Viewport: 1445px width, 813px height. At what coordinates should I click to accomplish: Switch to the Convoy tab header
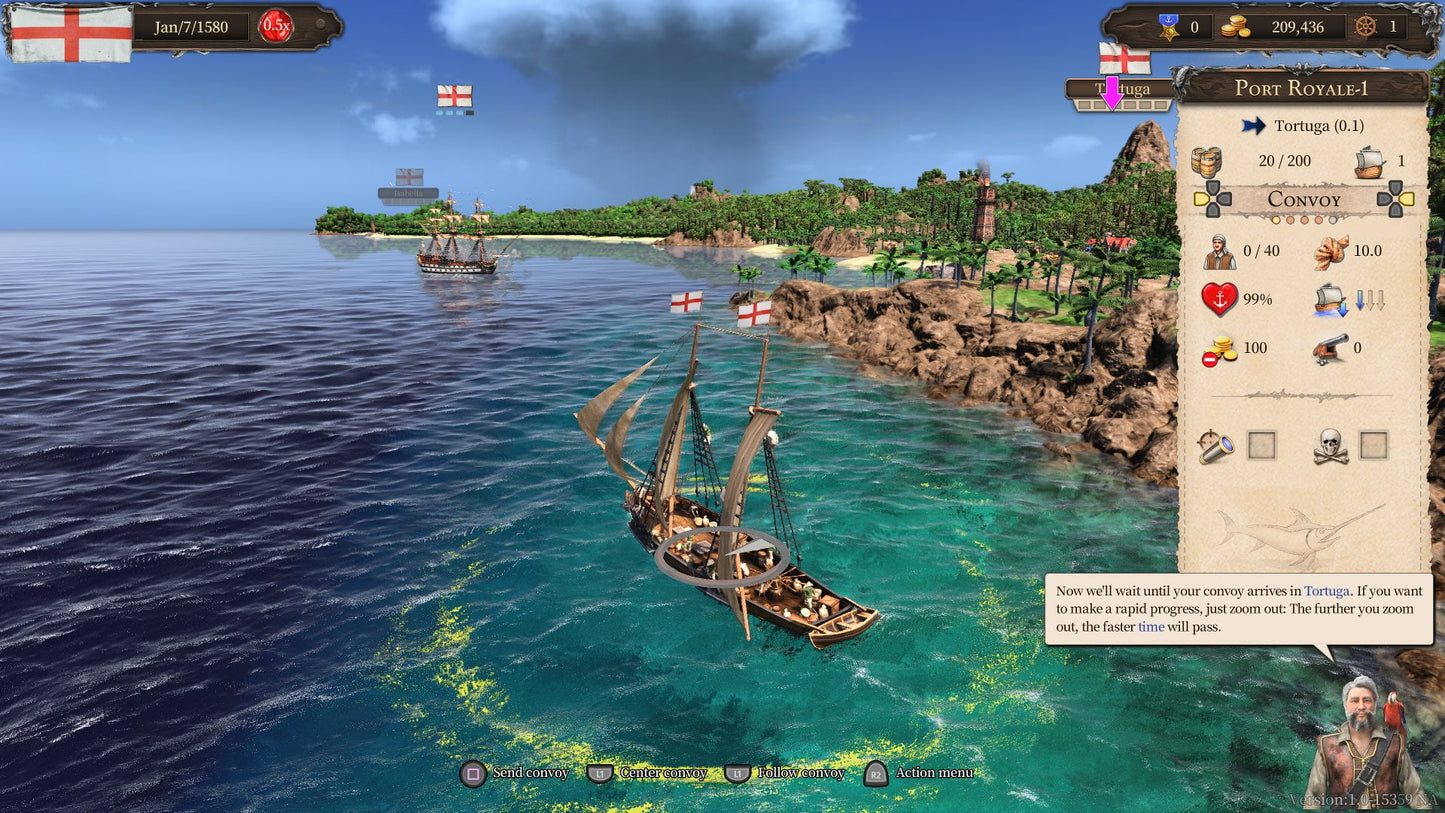coord(1304,199)
